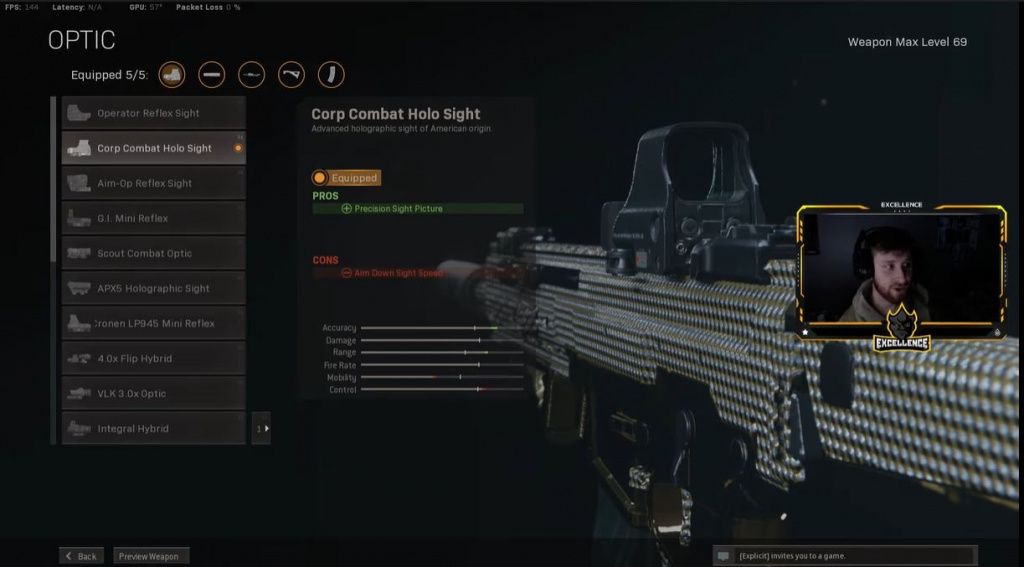1024x567 pixels.
Task: Open the equipped barrel attachment icon
Action: pyautogui.click(x=212, y=75)
